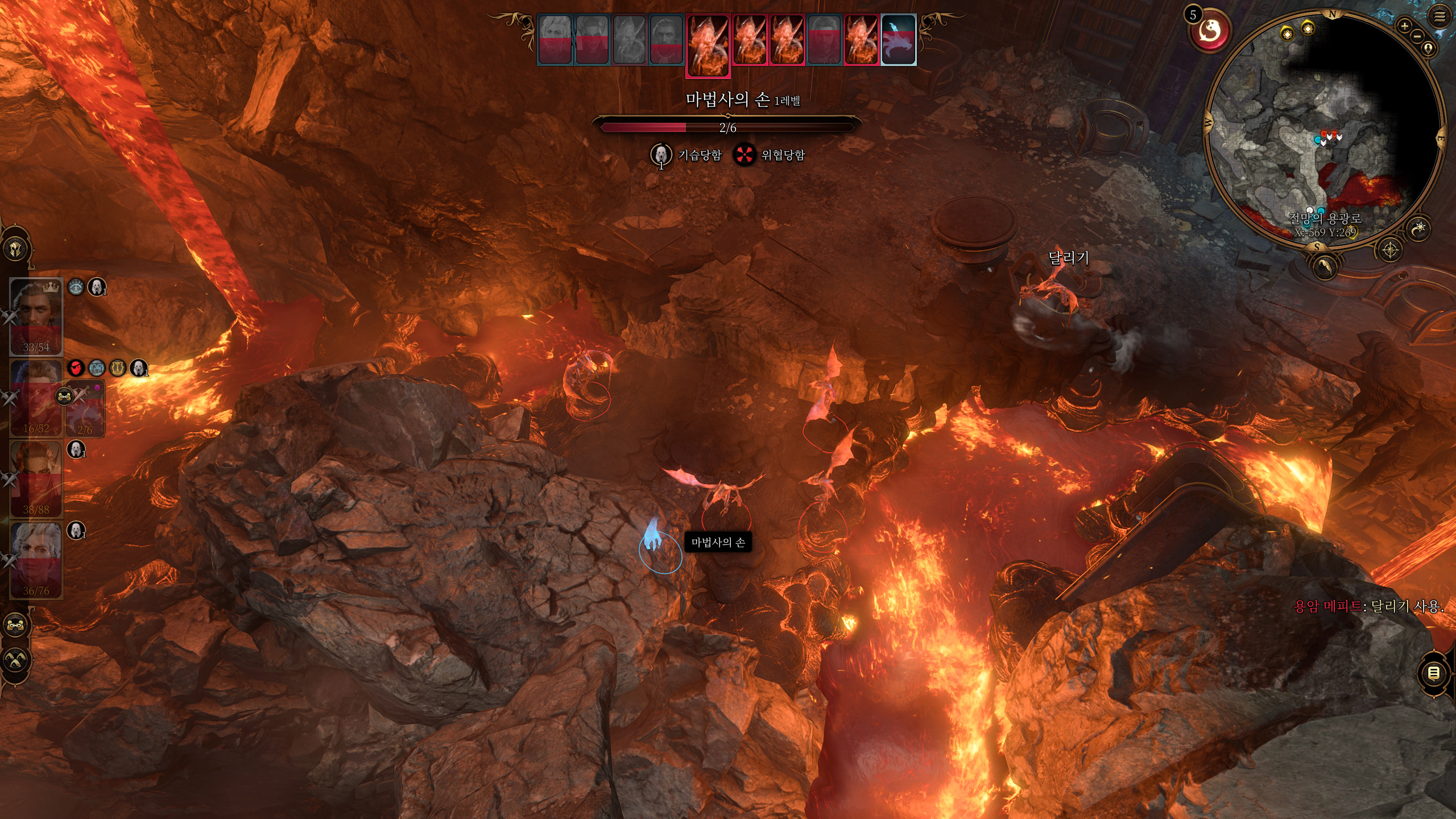The height and width of the screenshot is (819, 1456).
Task: Open the helmet icon above party portraits
Action: coord(15,249)
